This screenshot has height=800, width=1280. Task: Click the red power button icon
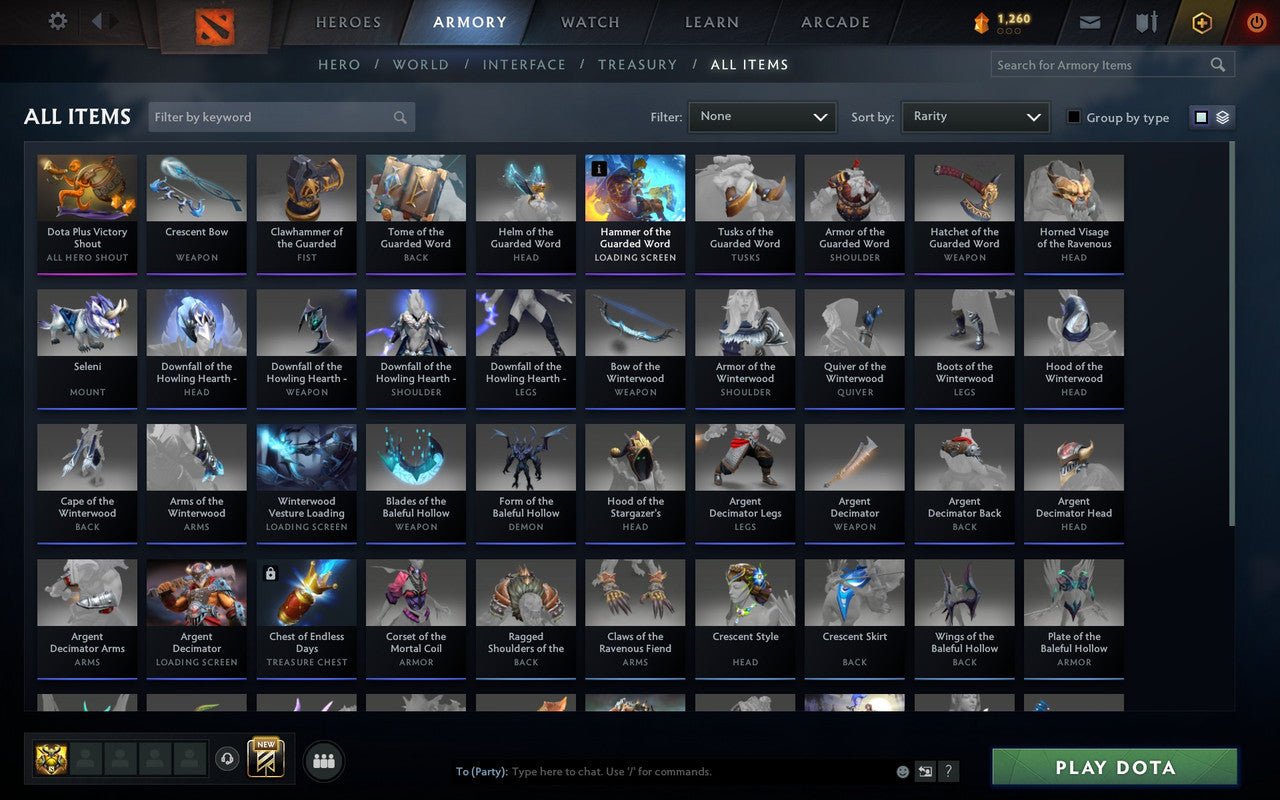(1256, 21)
